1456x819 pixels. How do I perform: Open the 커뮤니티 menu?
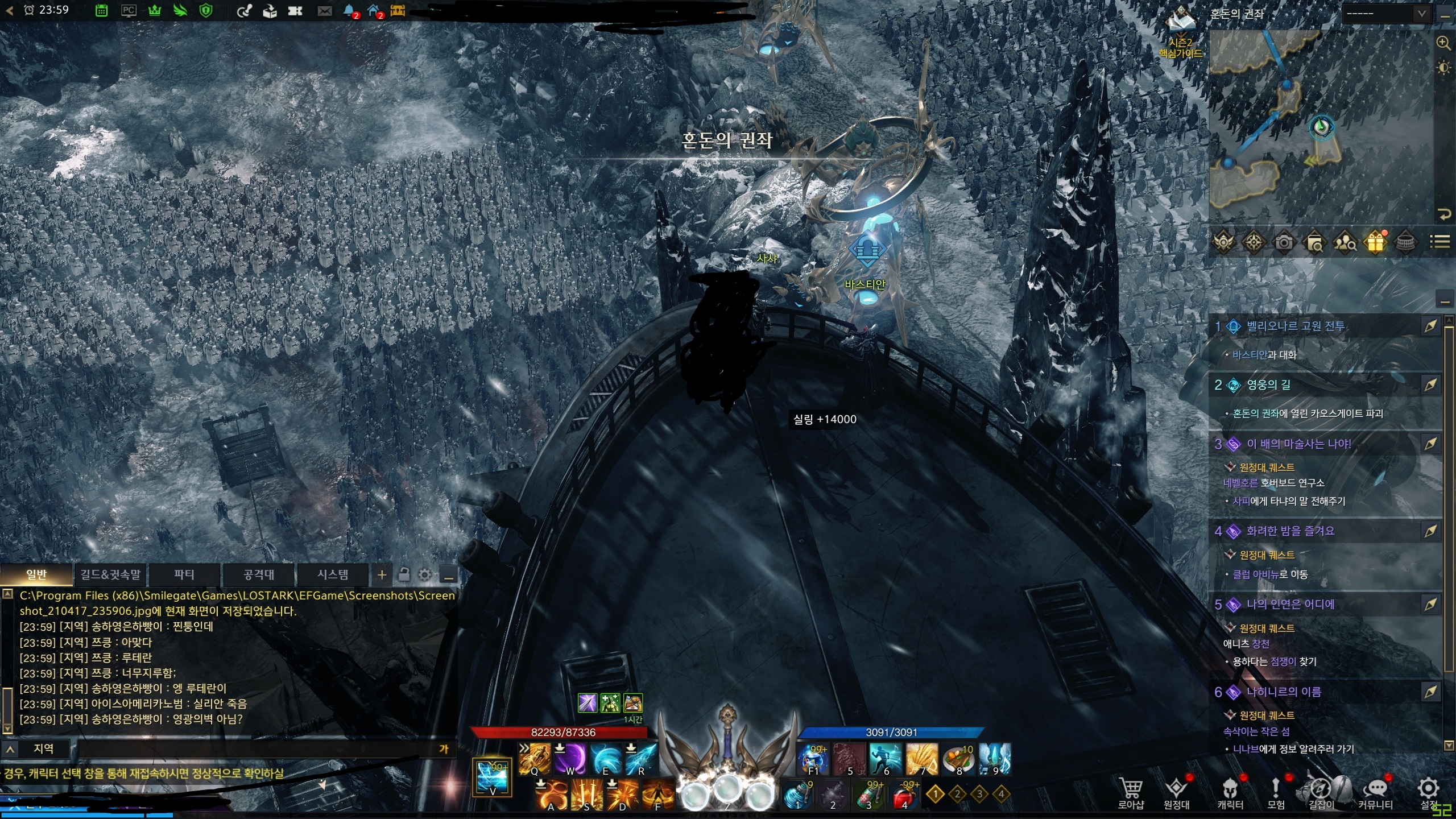tap(1375, 792)
